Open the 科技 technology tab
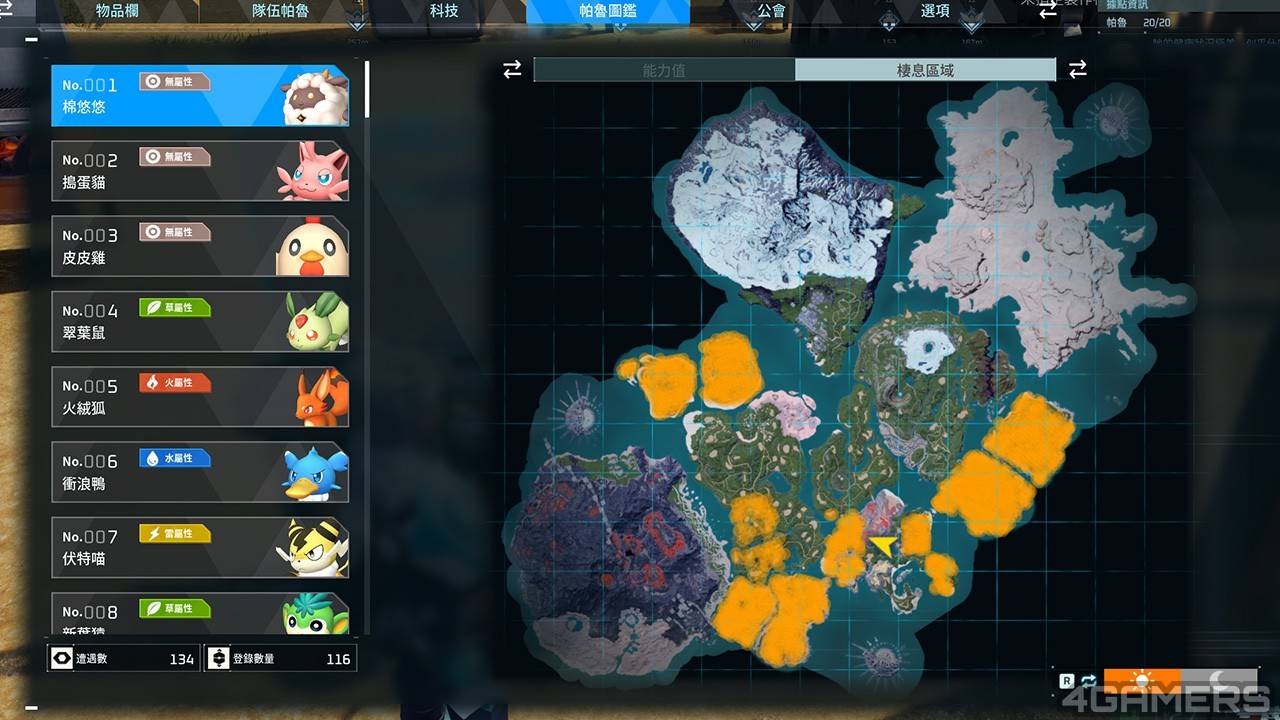Screen dimensions: 1280x720 coord(444,11)
